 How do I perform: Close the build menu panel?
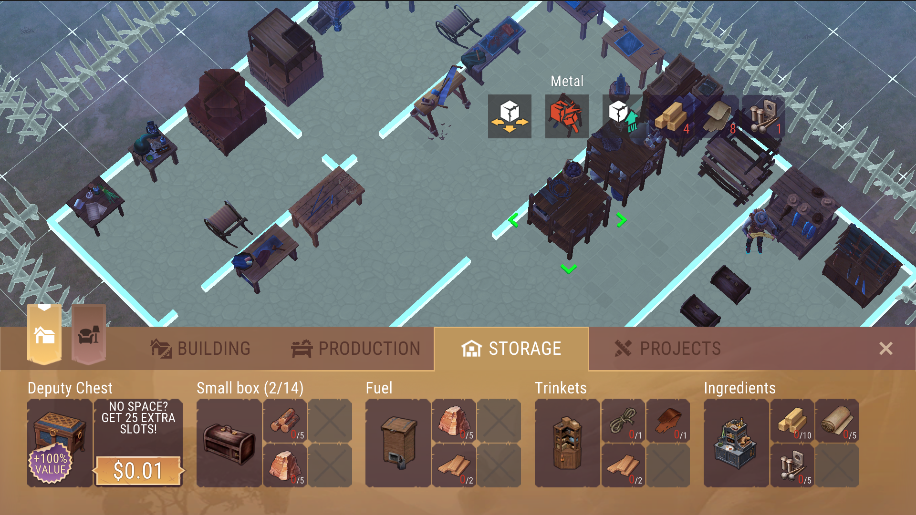pos(885,348)
